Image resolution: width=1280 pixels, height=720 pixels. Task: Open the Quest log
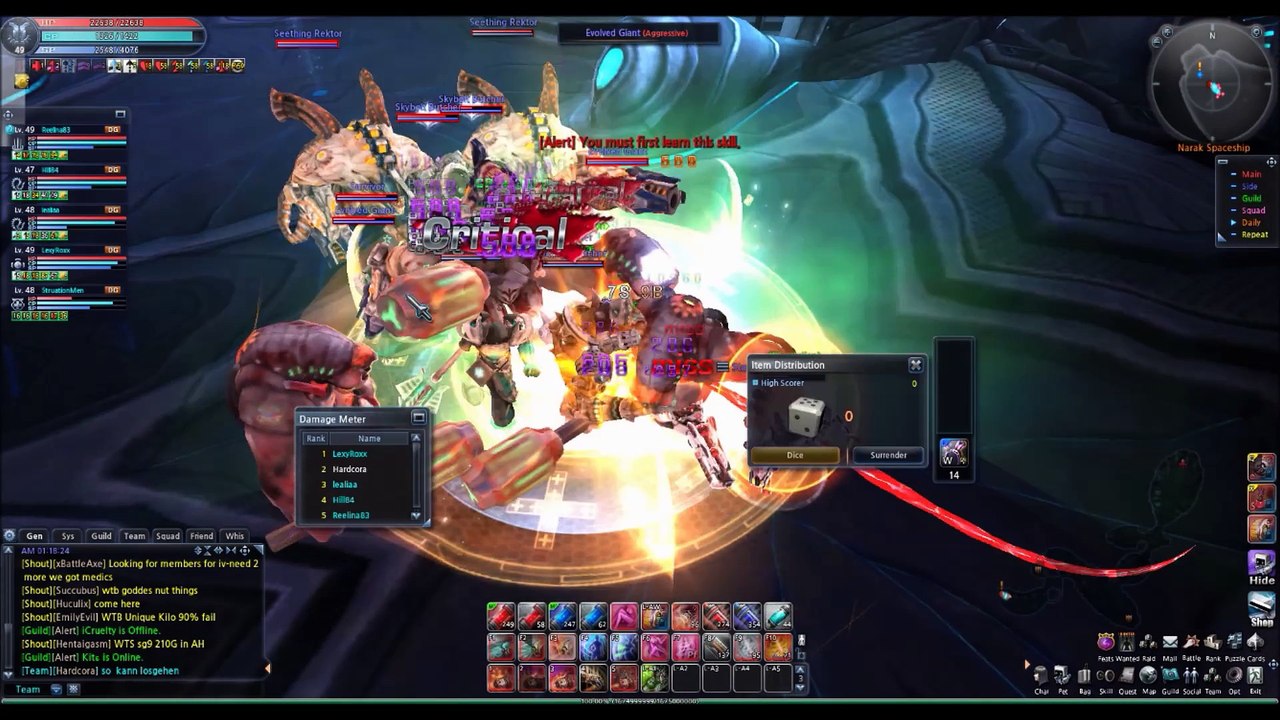[1127, 677]
